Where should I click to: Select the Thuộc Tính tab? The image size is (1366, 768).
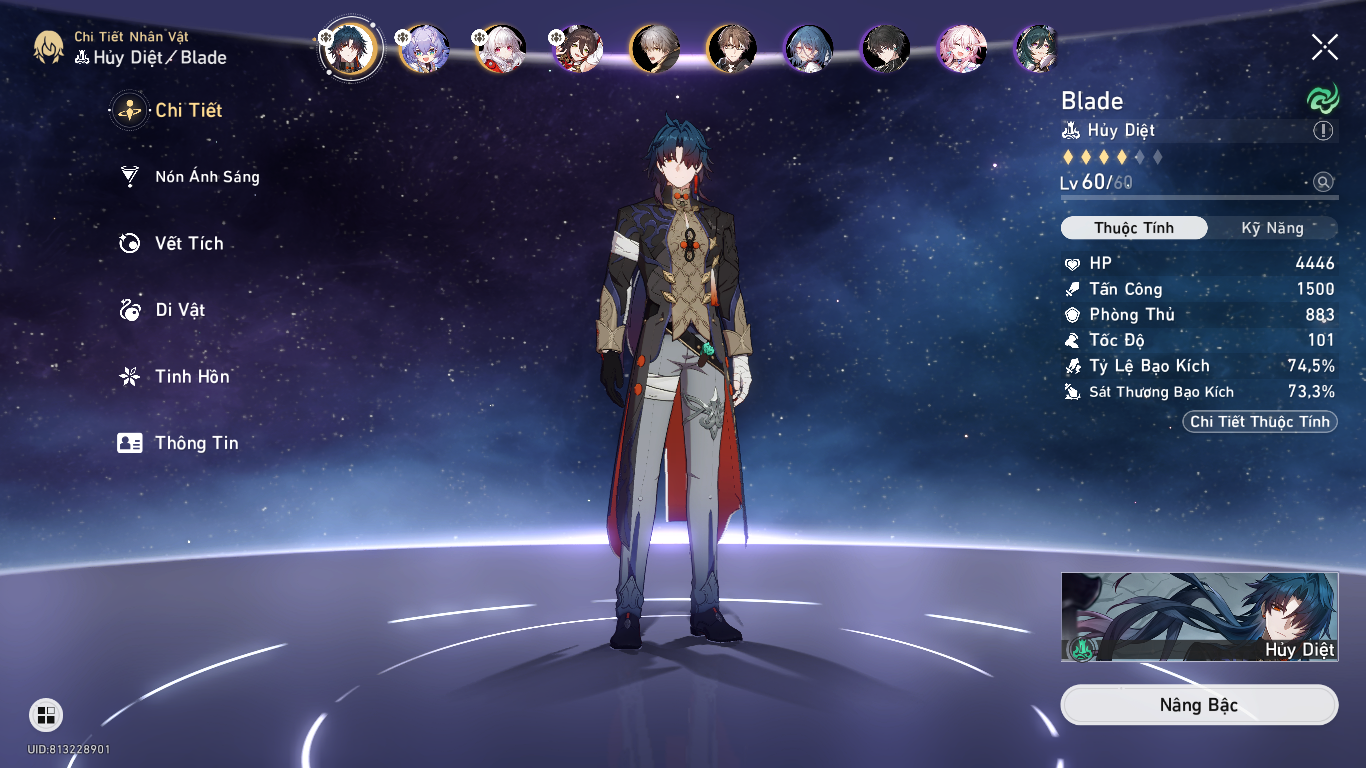(x=1134, y=228)
